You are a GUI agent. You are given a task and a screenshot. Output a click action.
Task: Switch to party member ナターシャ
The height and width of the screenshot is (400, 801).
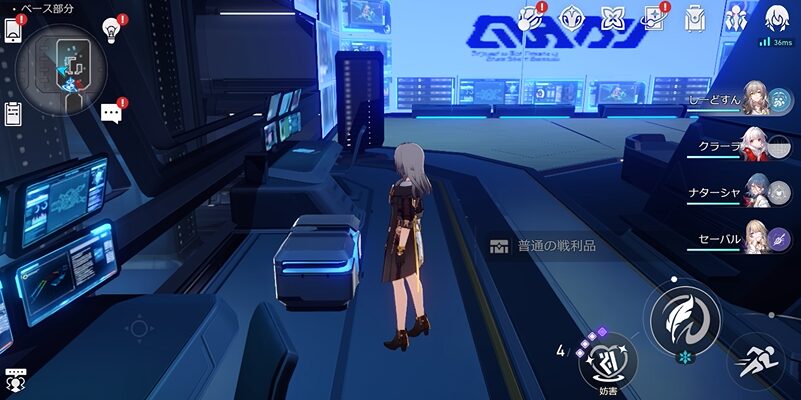coord(754,193)
